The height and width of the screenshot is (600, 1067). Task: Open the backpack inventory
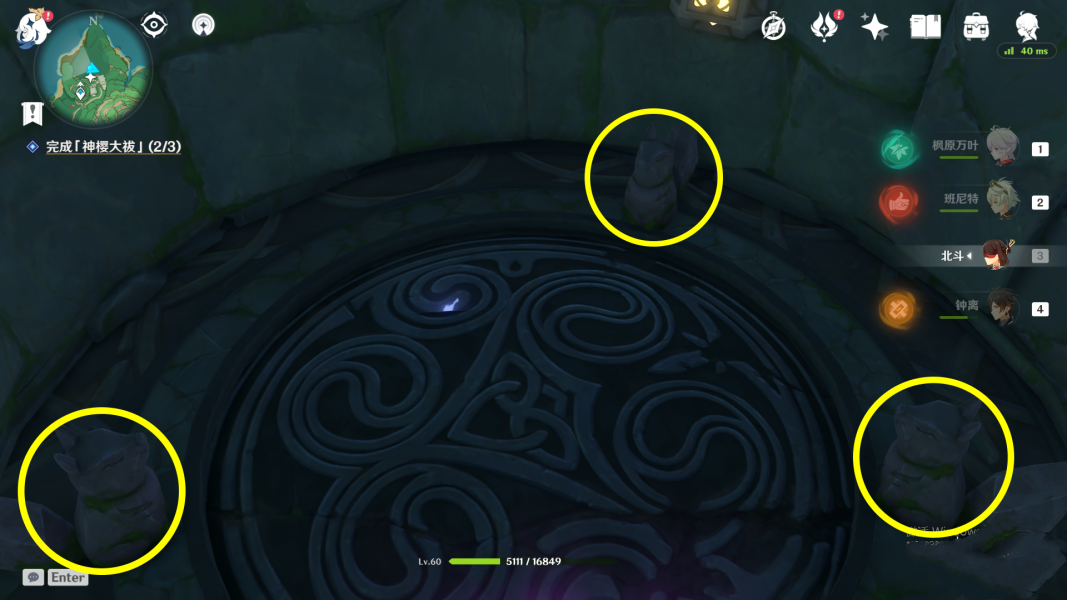click(976, 27)
